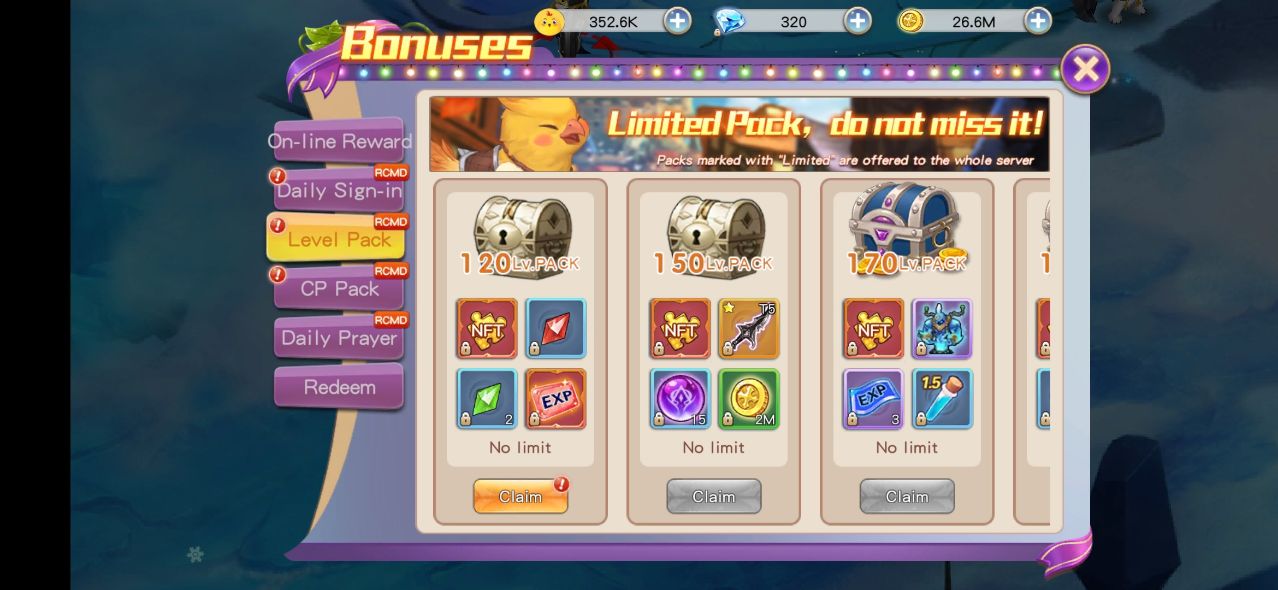Close the Bonuses window
The height and width of the screenshot is (590, 1278).
[x=1085, y=69]
